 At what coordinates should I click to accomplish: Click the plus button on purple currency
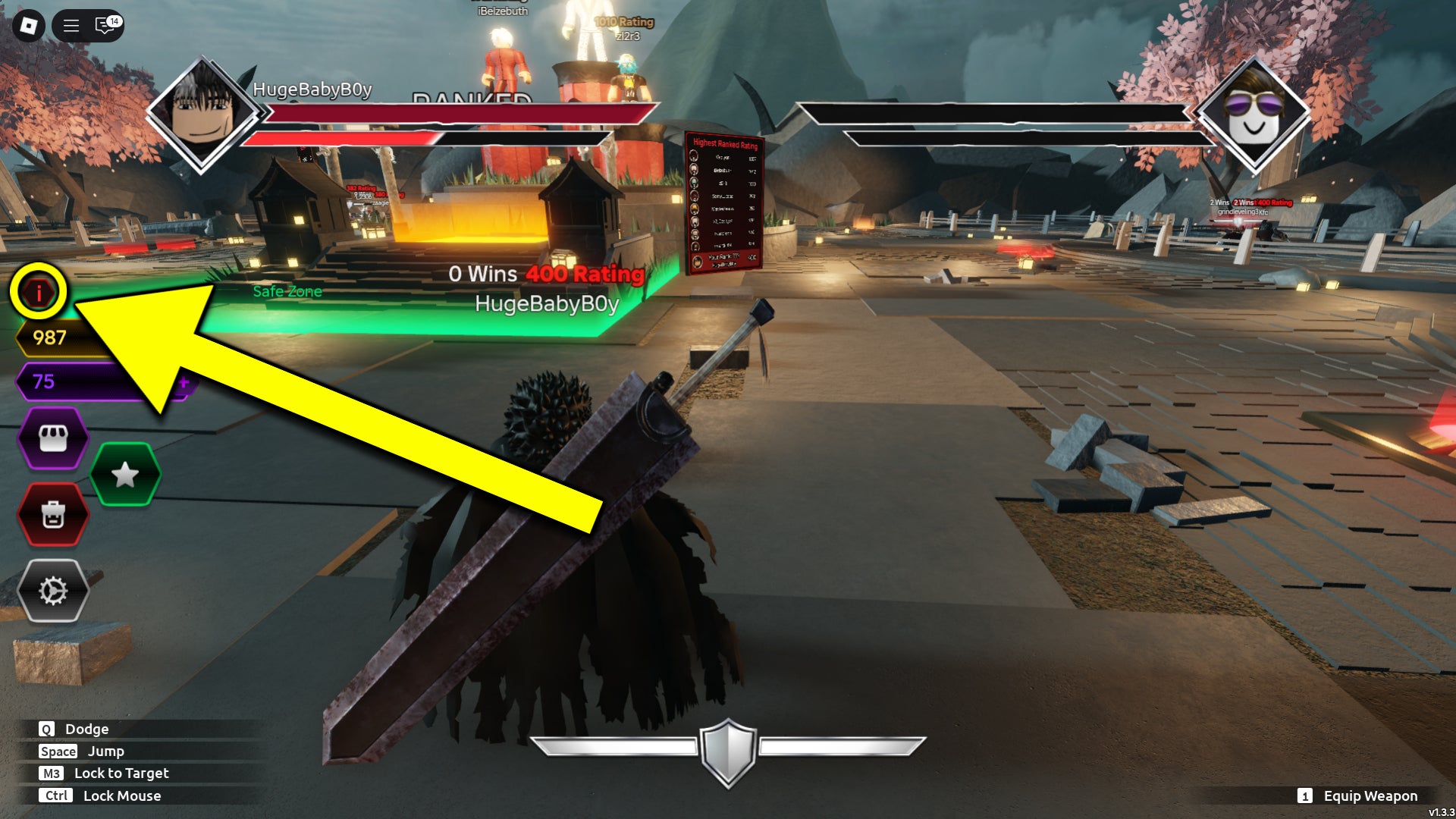(184, 382)
